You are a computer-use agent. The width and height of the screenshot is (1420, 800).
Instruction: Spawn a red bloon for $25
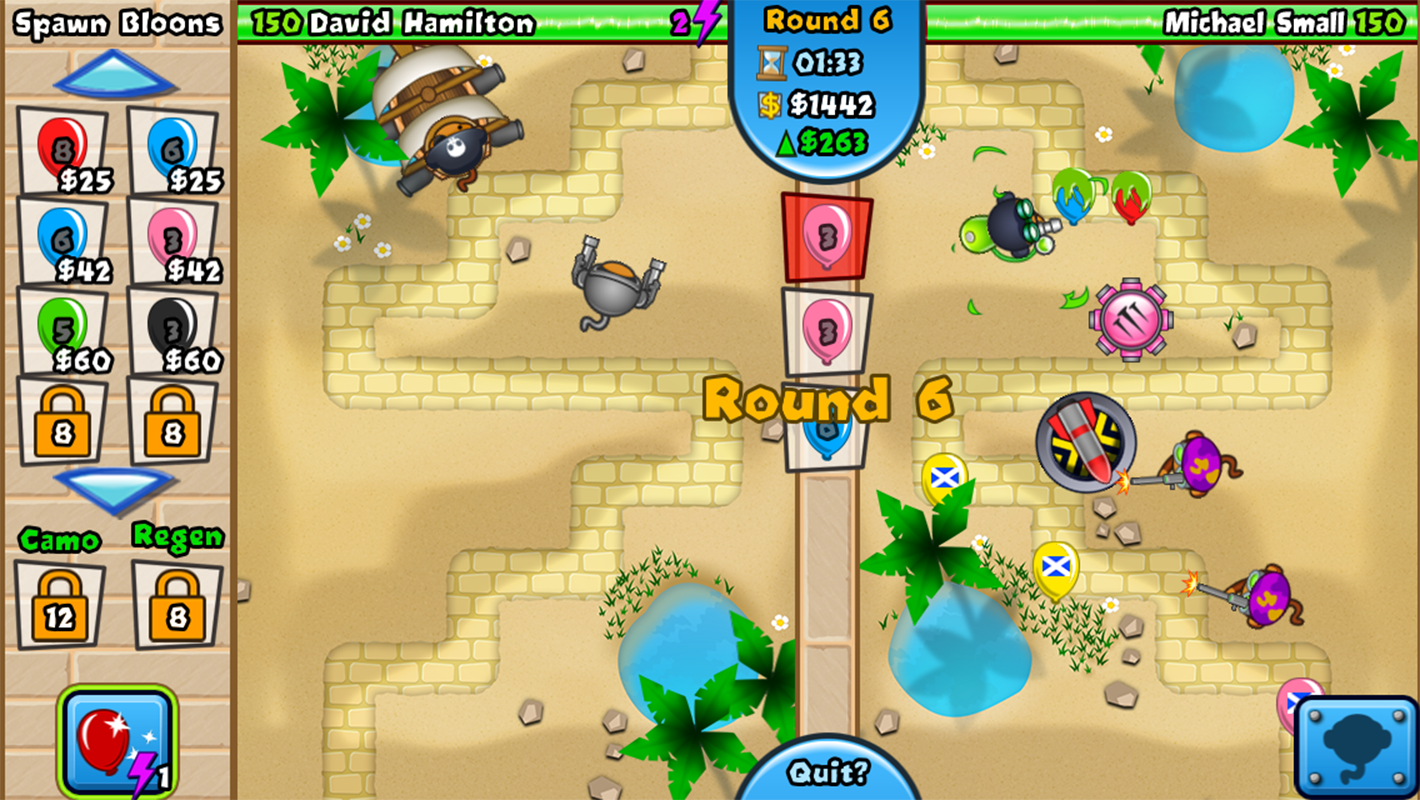[x=60, y=150]
